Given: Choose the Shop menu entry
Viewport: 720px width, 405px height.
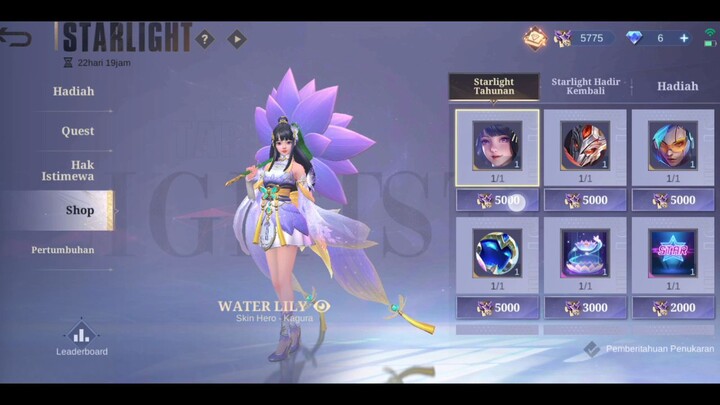Looking at the screenshot, I should [x=80, y=210].
